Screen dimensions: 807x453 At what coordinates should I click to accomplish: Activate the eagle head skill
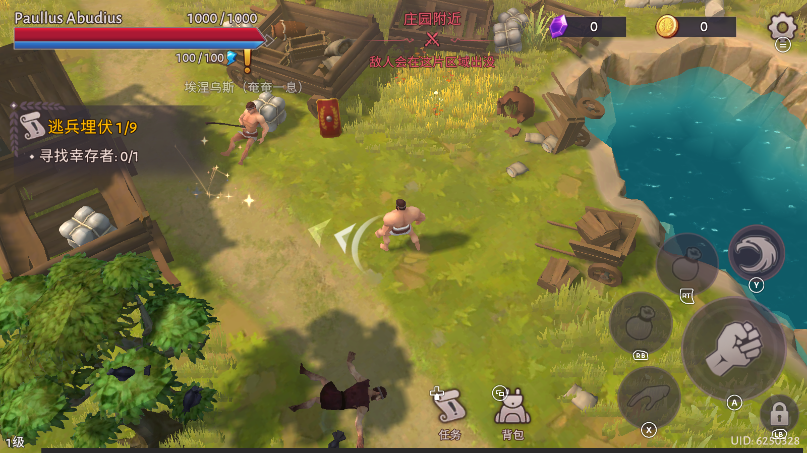(756, 252)
